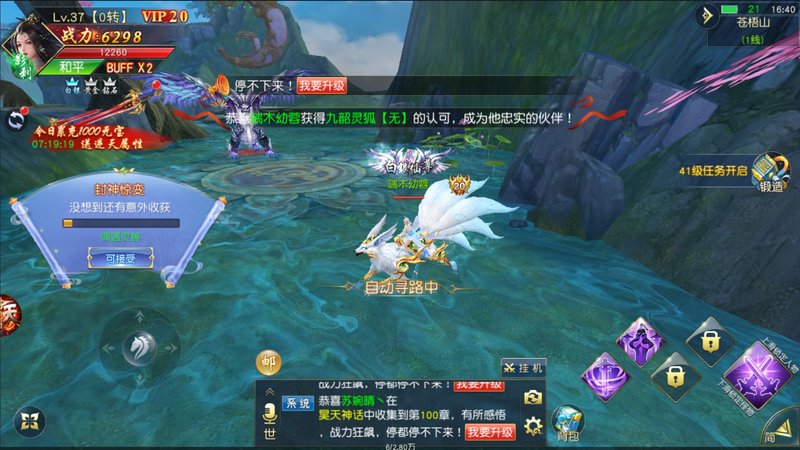Cast the purple hooded figure skill

pos(638,339)
